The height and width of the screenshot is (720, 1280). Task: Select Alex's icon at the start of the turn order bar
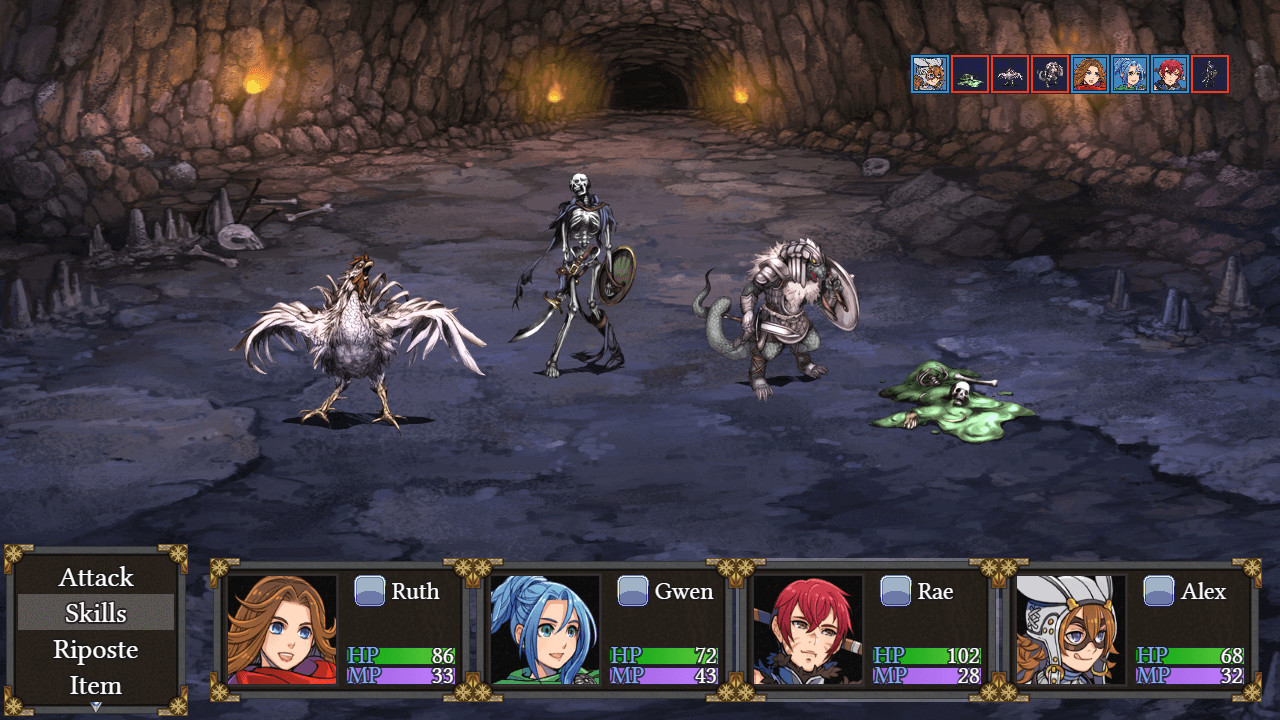click(929, 73)
